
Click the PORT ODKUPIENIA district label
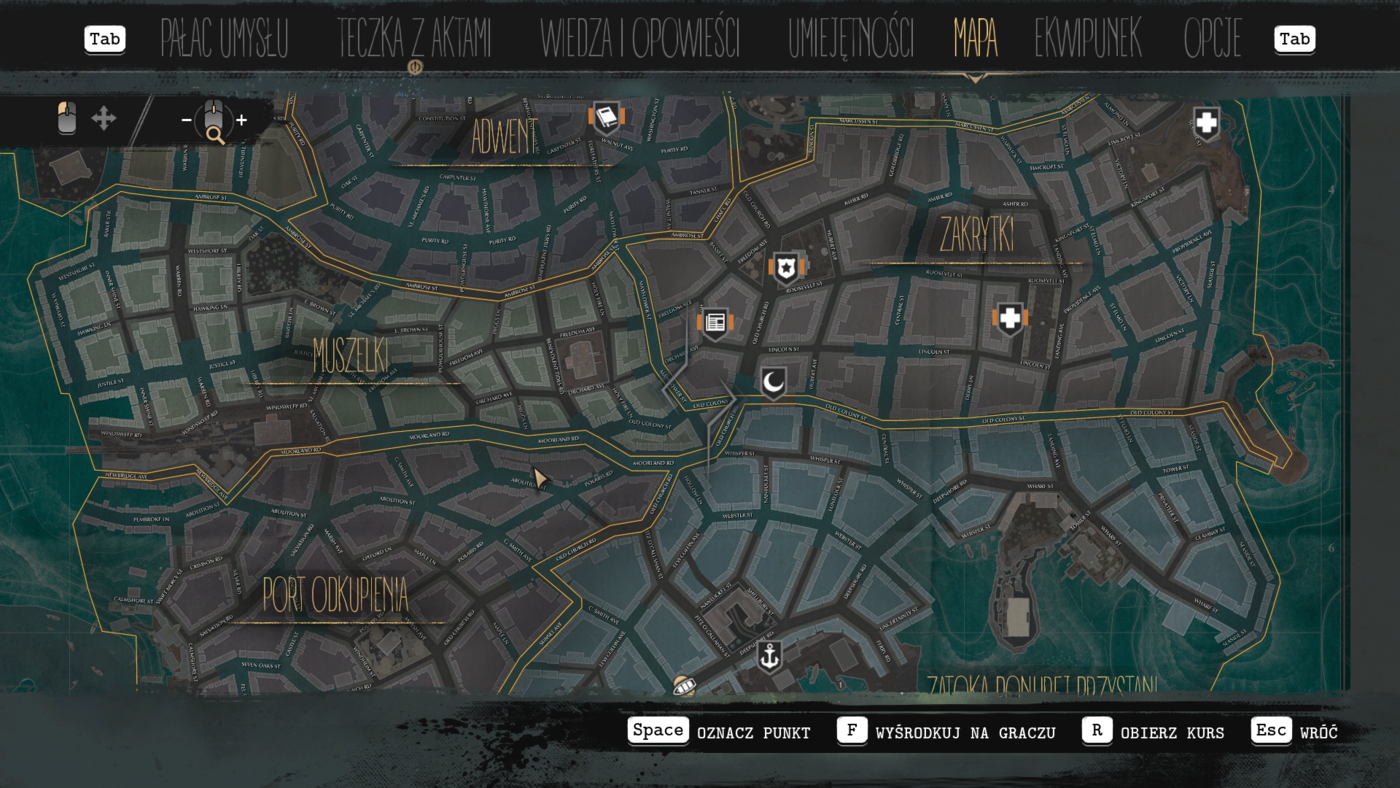336,594
